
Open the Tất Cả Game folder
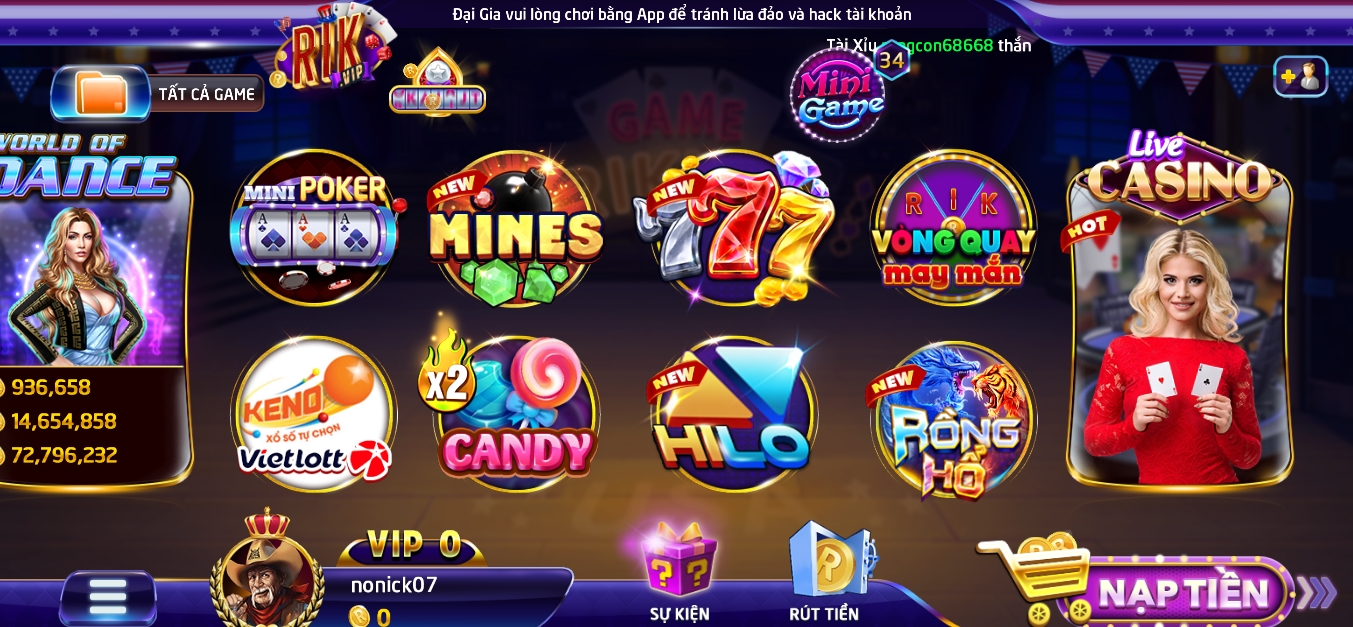tap(156, 94)
